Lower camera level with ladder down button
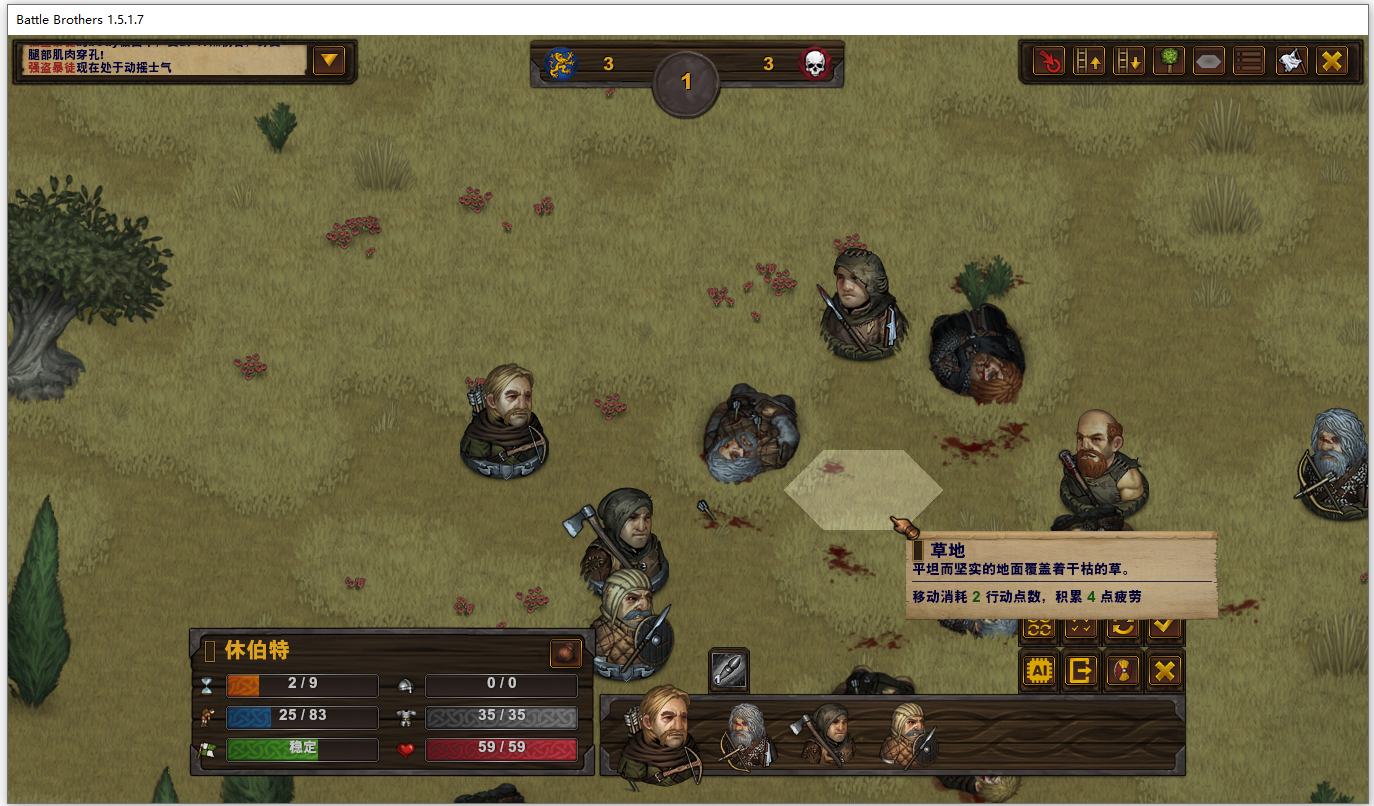Screen dimensions: 1374x806 [1129, 61]
